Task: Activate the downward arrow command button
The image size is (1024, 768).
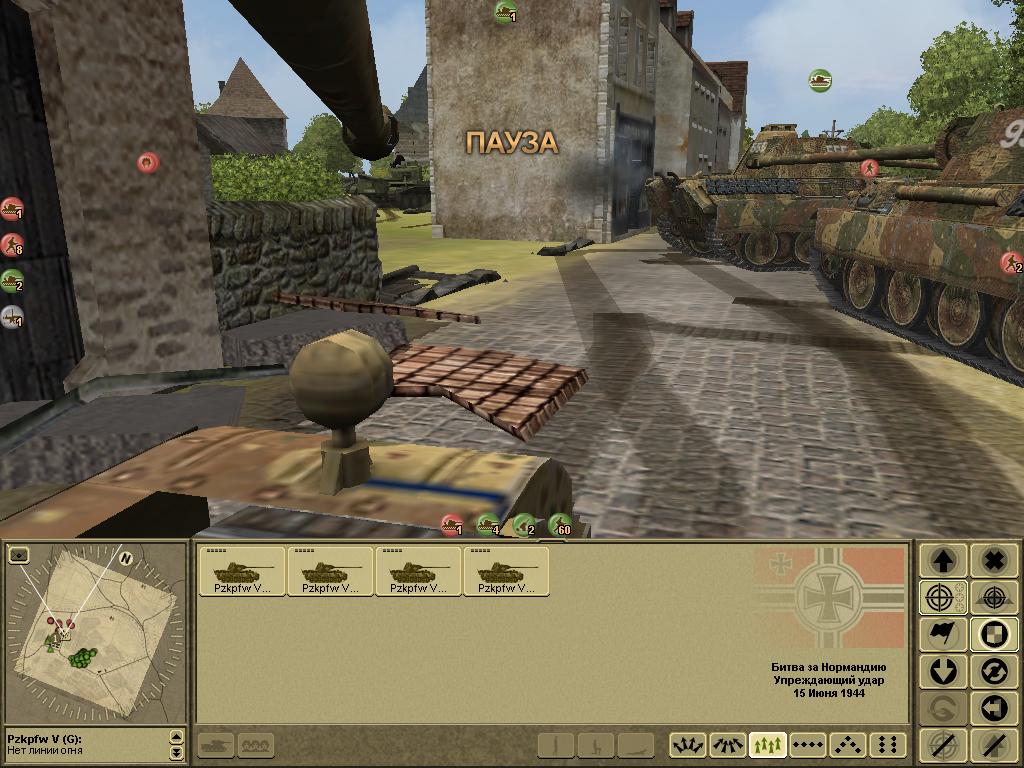Action: coord(942,671)
